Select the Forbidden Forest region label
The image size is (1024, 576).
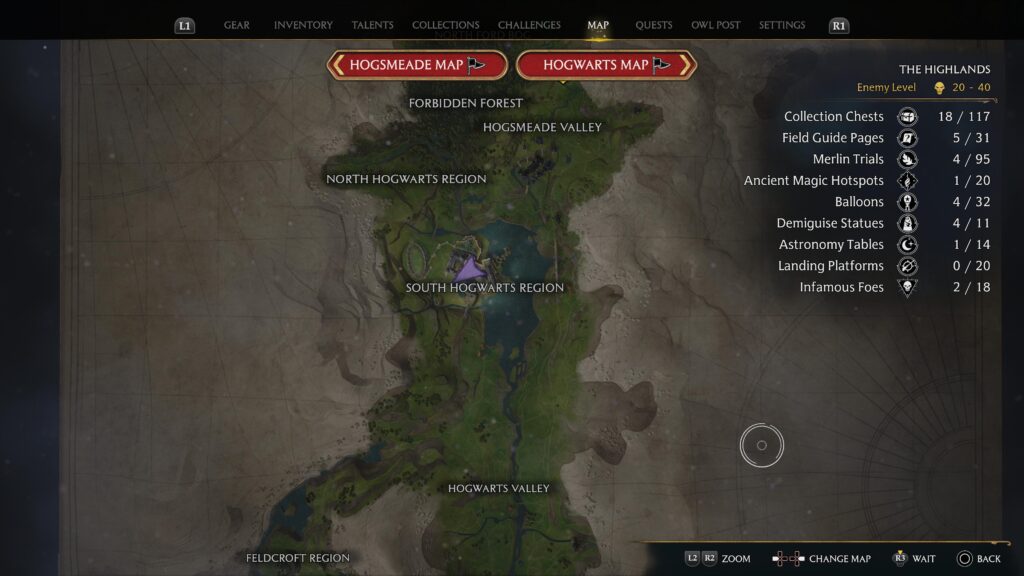coord(466,103)
